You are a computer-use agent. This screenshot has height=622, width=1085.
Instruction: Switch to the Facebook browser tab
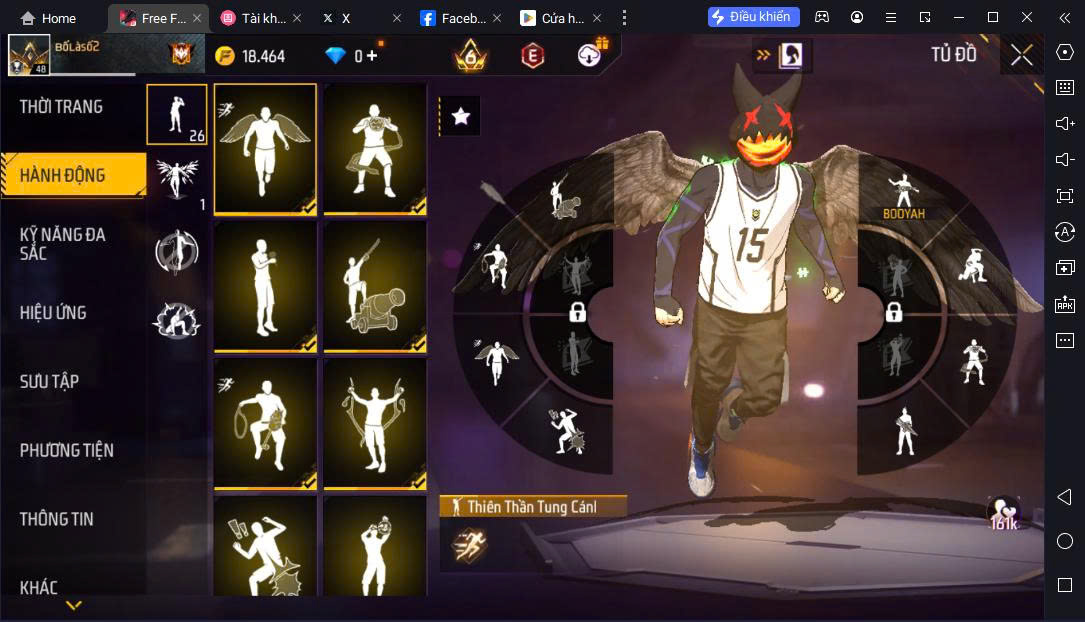click(454, 18)
